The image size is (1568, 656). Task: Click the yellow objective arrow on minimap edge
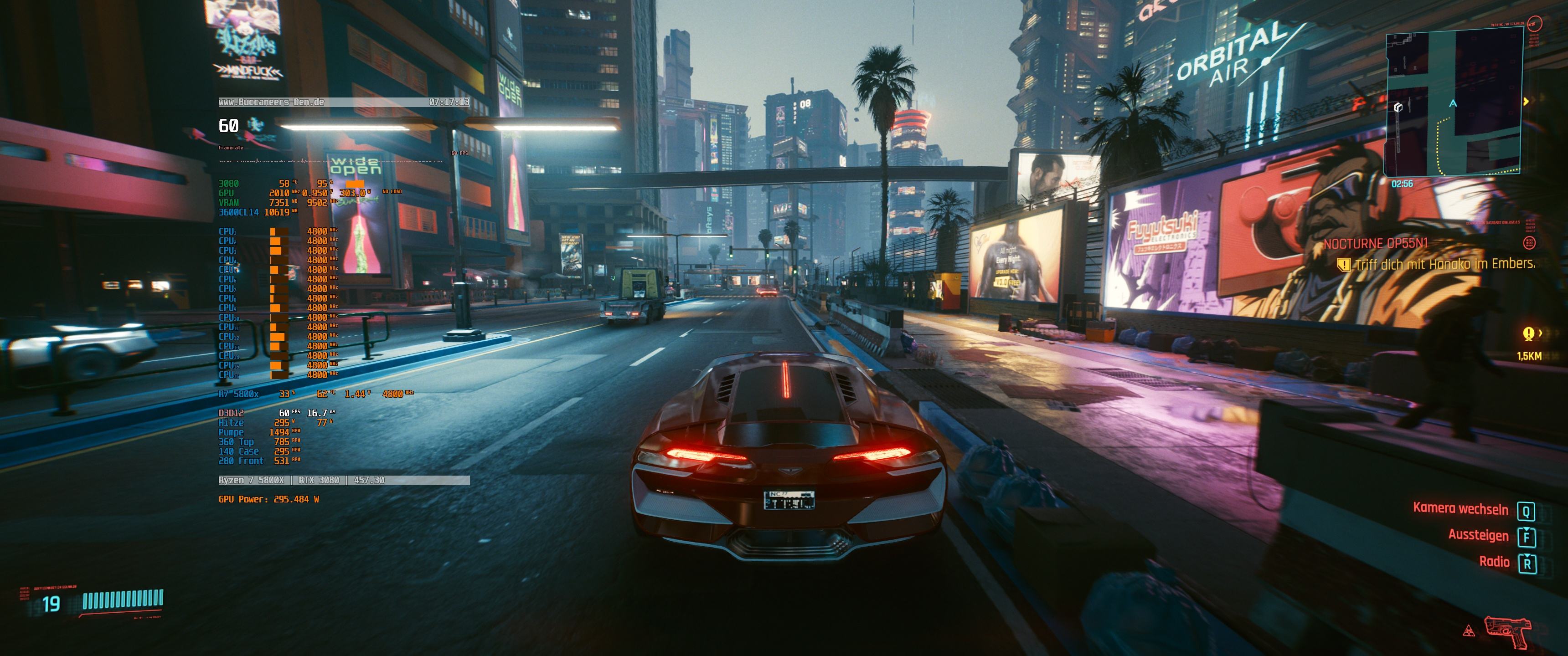[x=1526, y=102]
